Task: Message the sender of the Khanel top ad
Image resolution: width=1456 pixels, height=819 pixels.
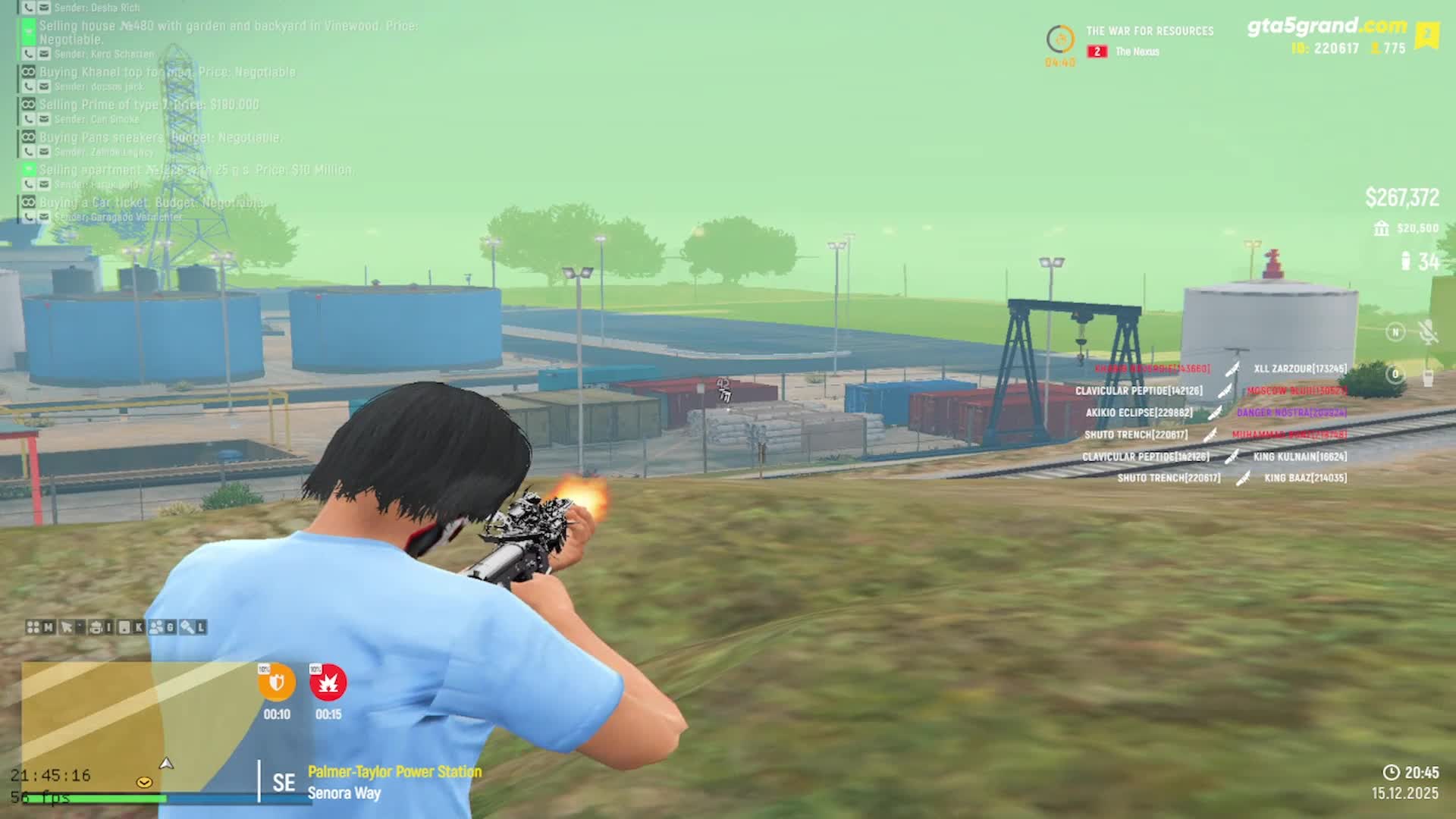Action: (44, 86)
